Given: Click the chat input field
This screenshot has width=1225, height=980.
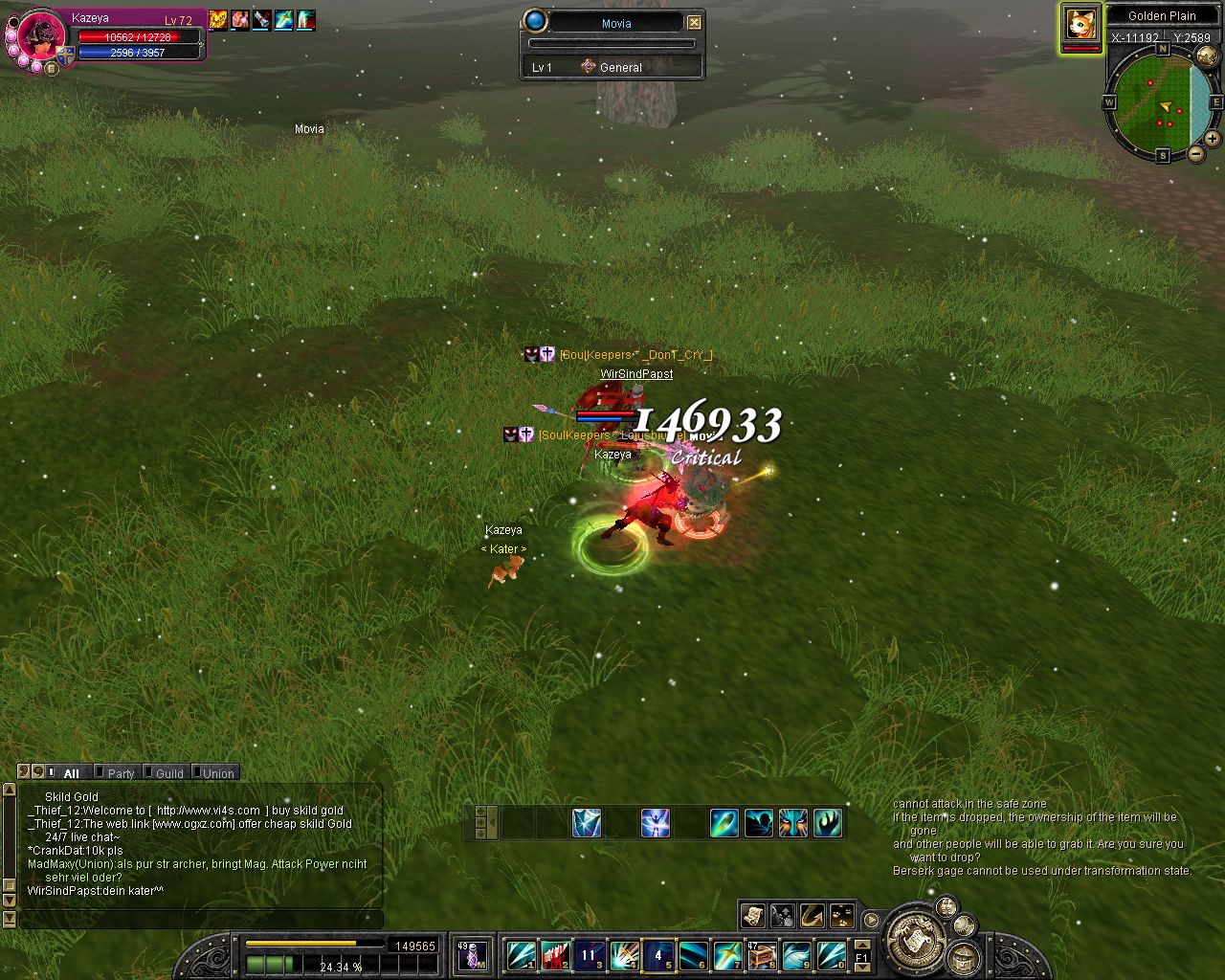Looking at the screenshot, I should coord(201,919).
